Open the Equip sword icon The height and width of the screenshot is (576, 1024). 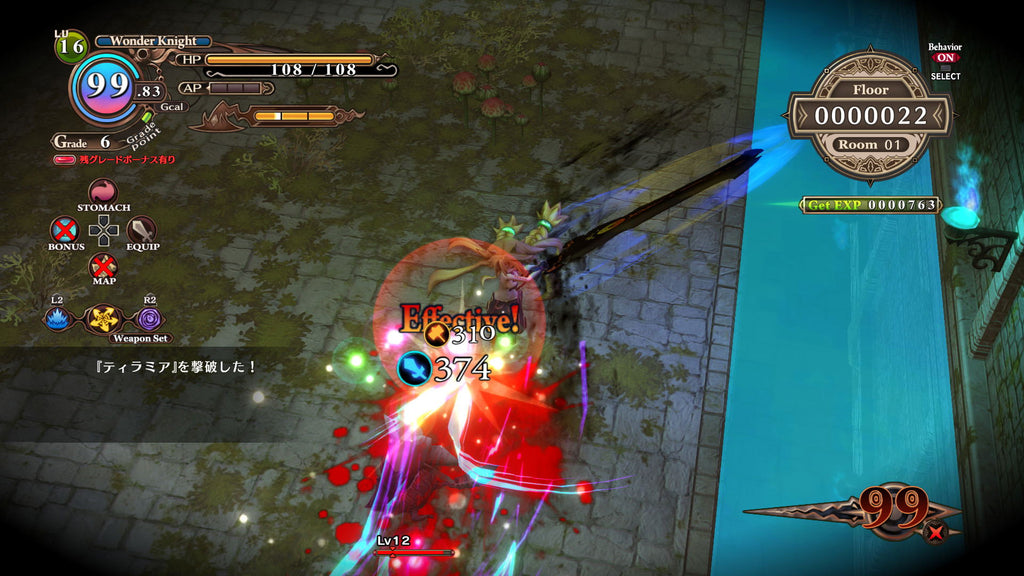pyautogui.click(x=142, y=230)
